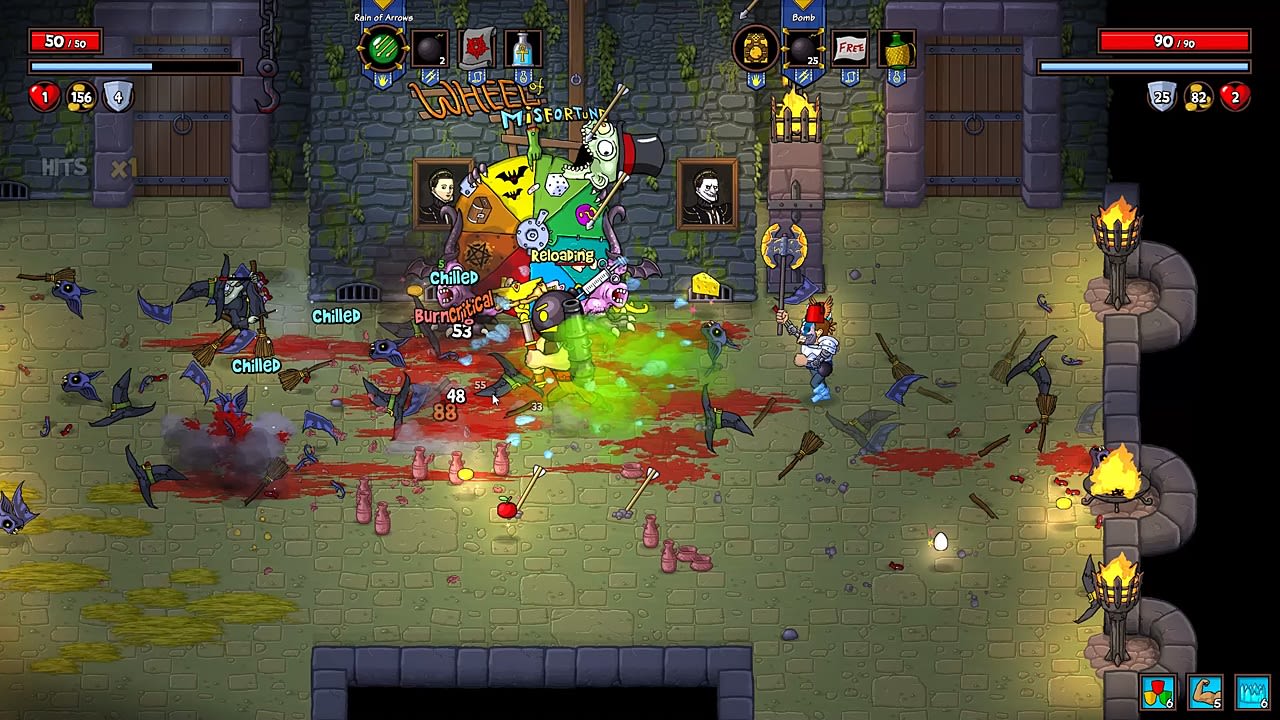Select the Bomb slot showing 25 charges
The image size is (1280, 720).
coord(801,47)
